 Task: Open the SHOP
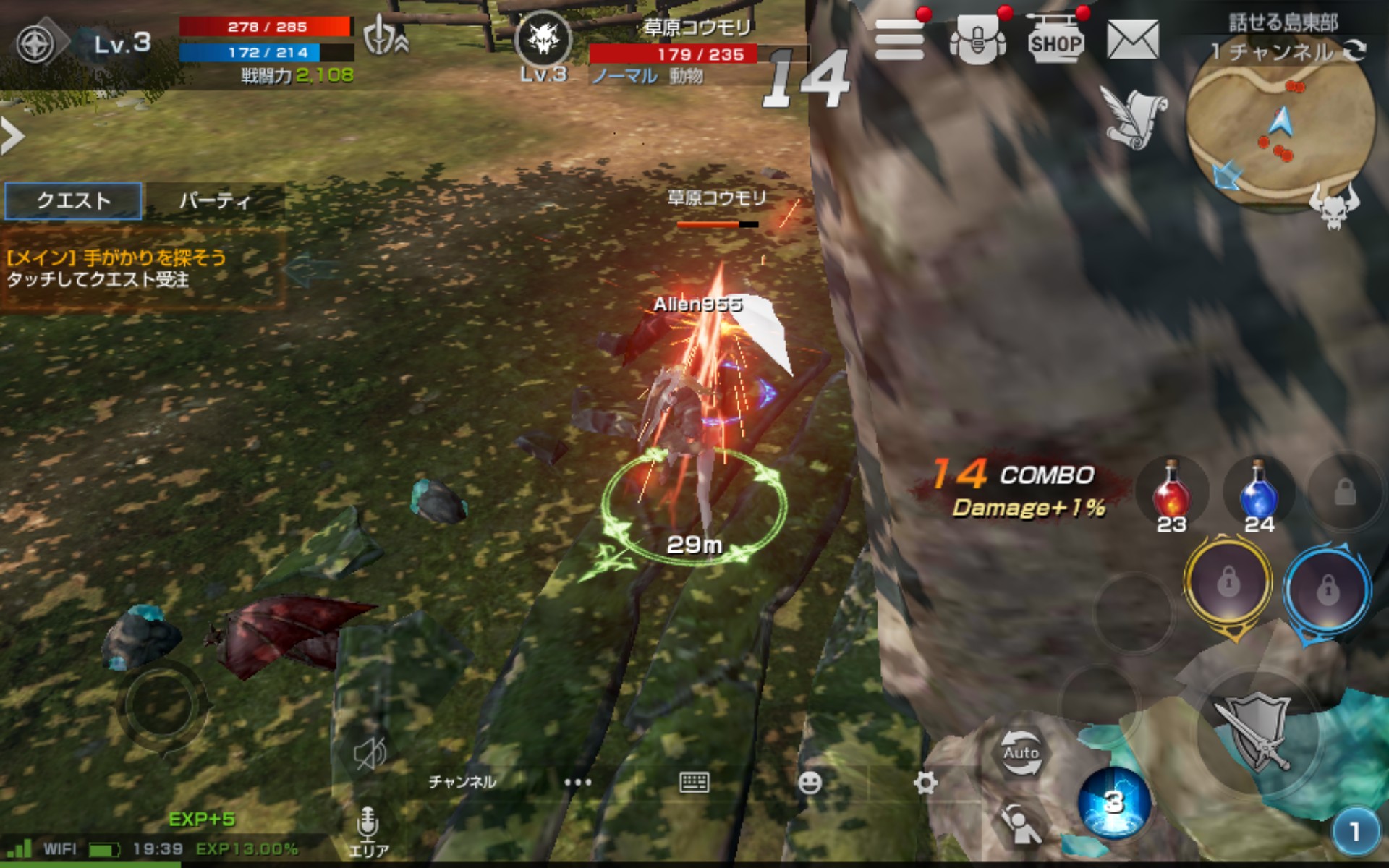click(x=1055, y=42)
